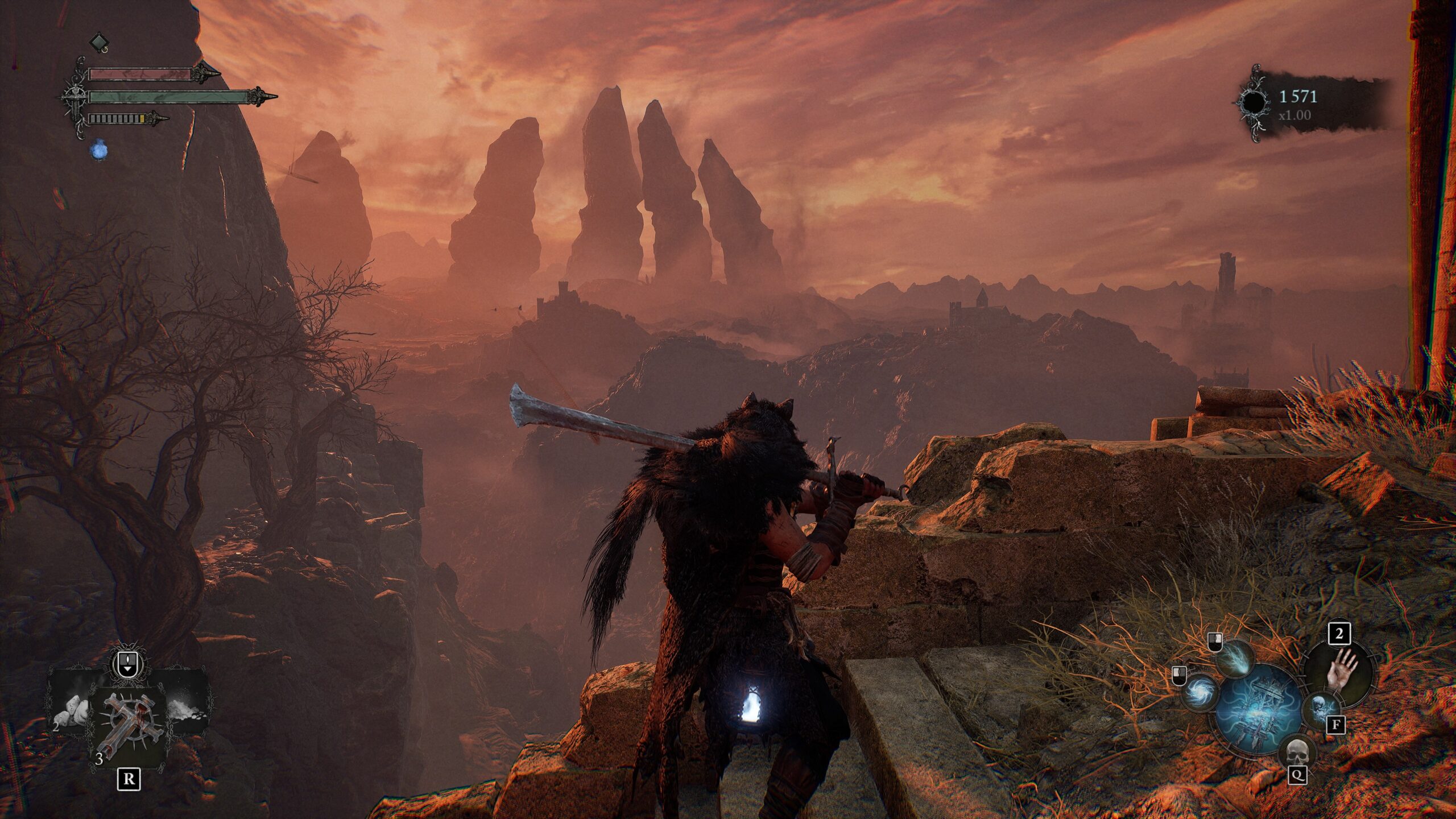Image resolution: width=1456 pixels, height=819 pixels.
Task: Select the white stones item slot numbered 2
Action: [72, 710]
